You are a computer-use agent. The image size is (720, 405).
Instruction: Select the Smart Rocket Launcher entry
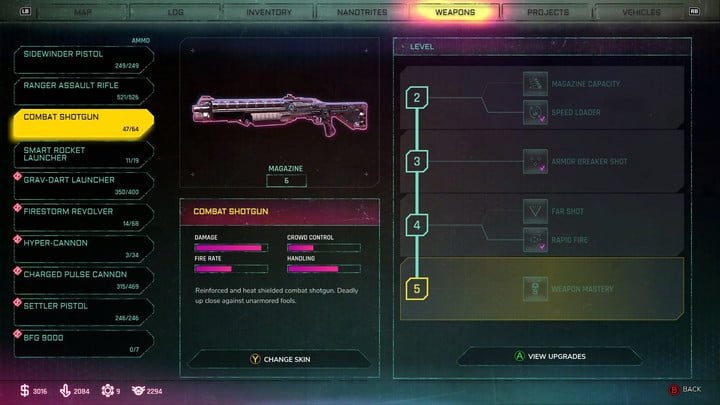point(82,154)
